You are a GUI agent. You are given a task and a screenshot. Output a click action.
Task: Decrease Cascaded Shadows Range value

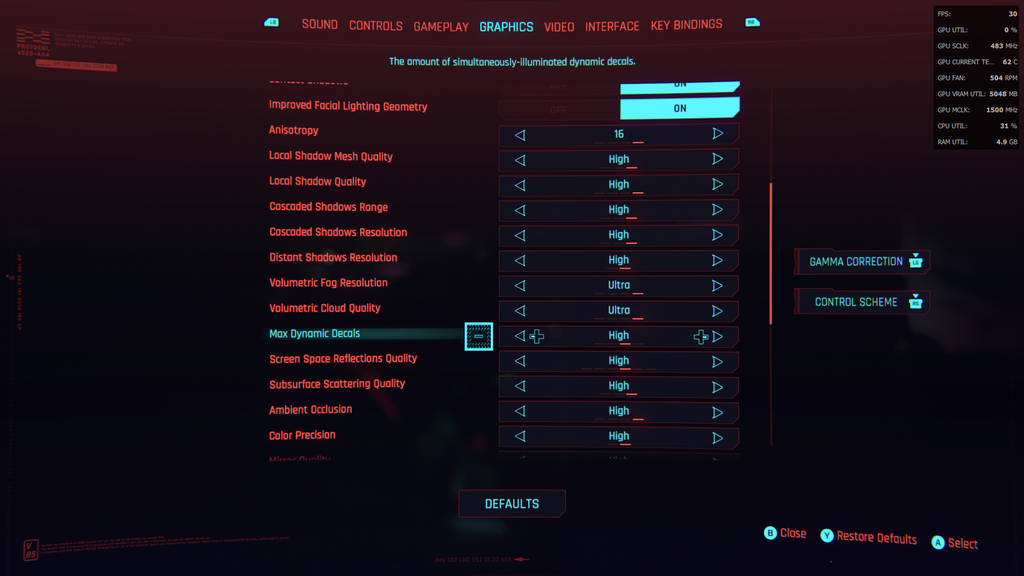(x=520, y=210)
